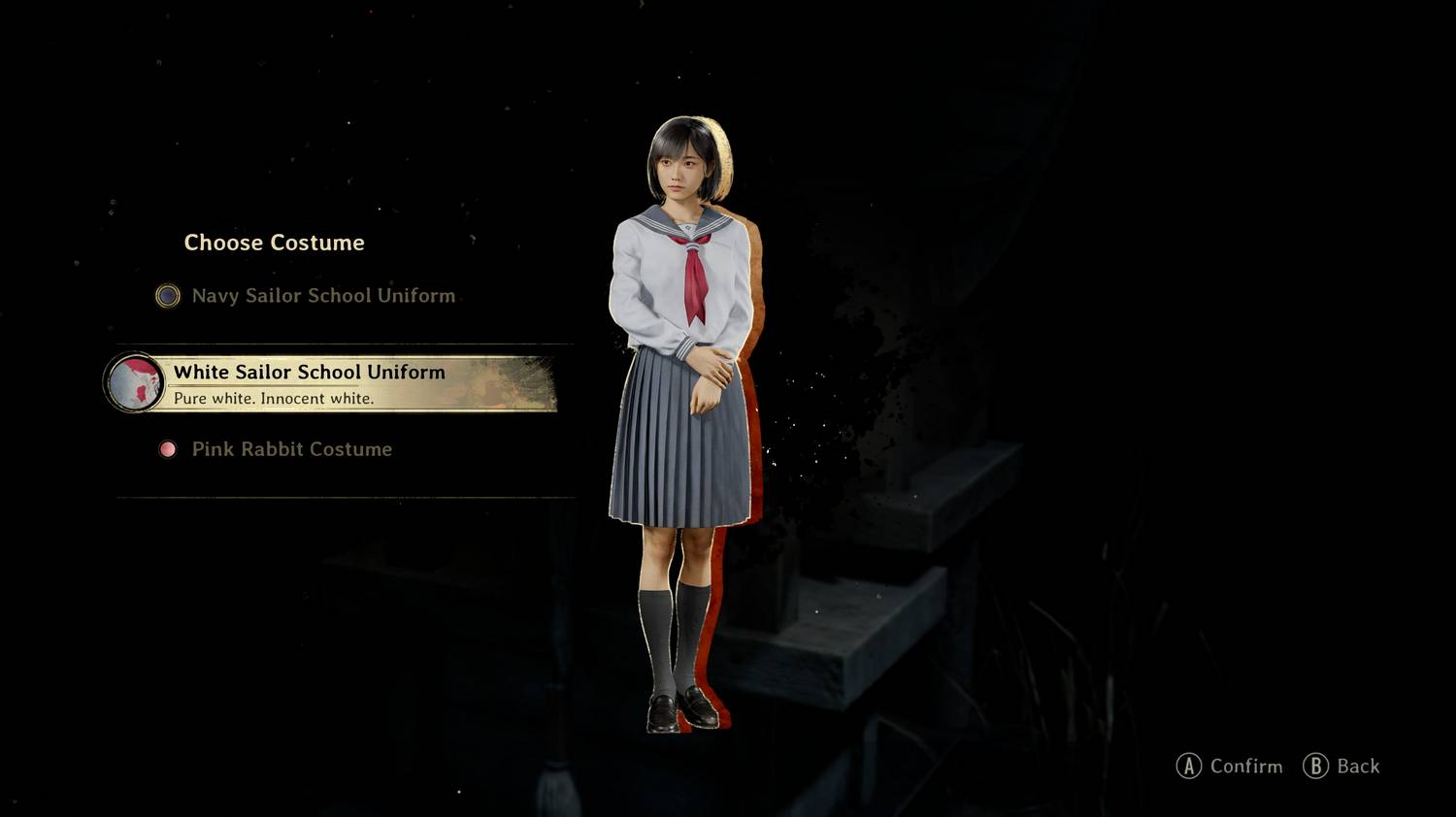Pick the Pink Rabbit Costume entry

pos(291,449)
